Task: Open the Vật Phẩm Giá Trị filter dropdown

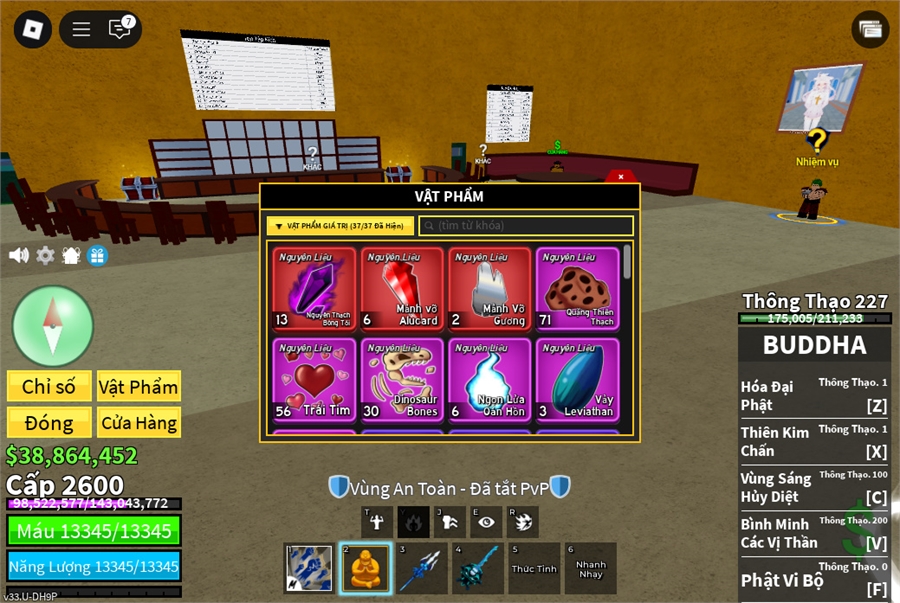Action: coord(340,226)
